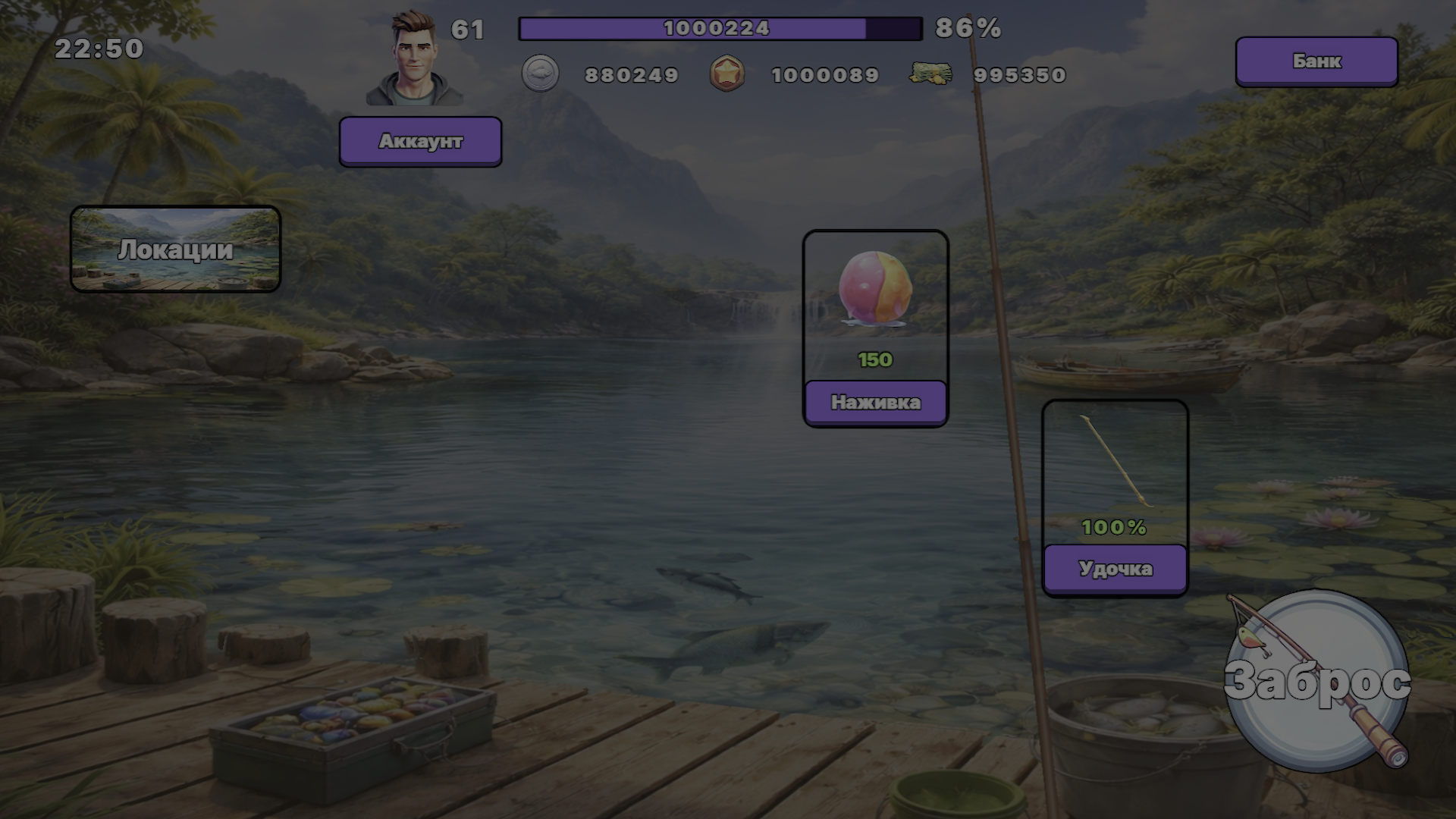This screenshot has height=819, width=1456.
Task: Click the level 61 badge beside avatar
Action: (469, 30)
